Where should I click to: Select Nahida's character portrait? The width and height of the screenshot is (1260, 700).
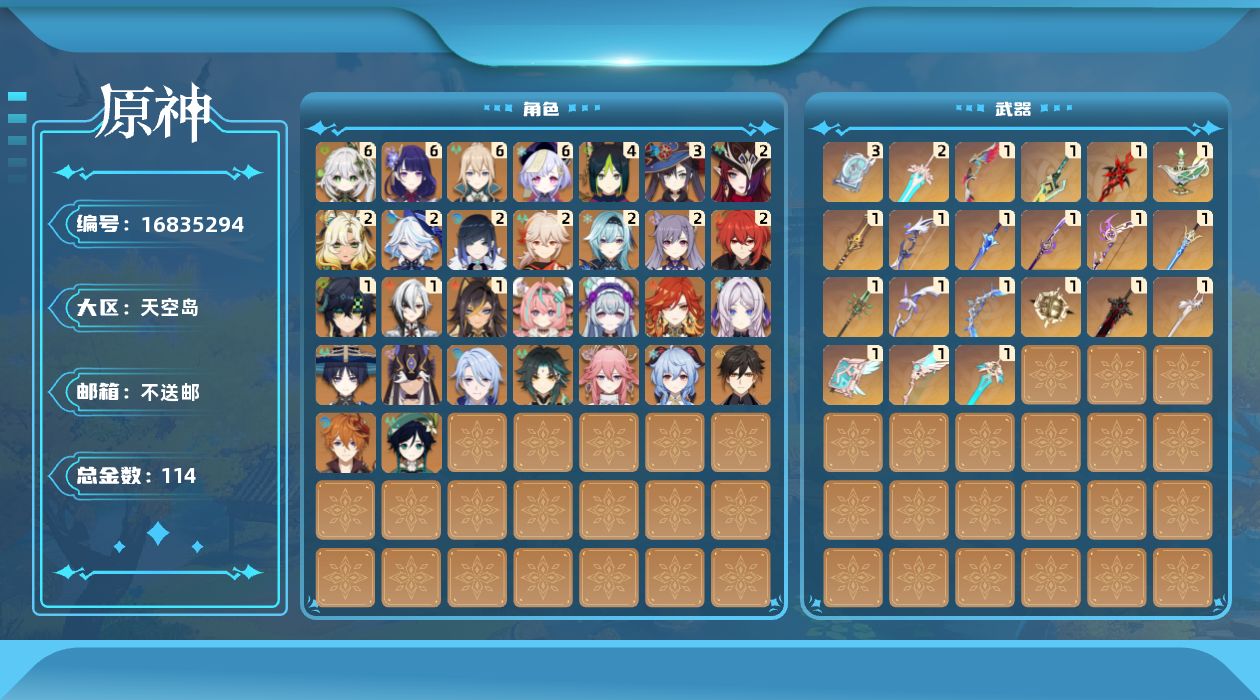click(346, 172)
